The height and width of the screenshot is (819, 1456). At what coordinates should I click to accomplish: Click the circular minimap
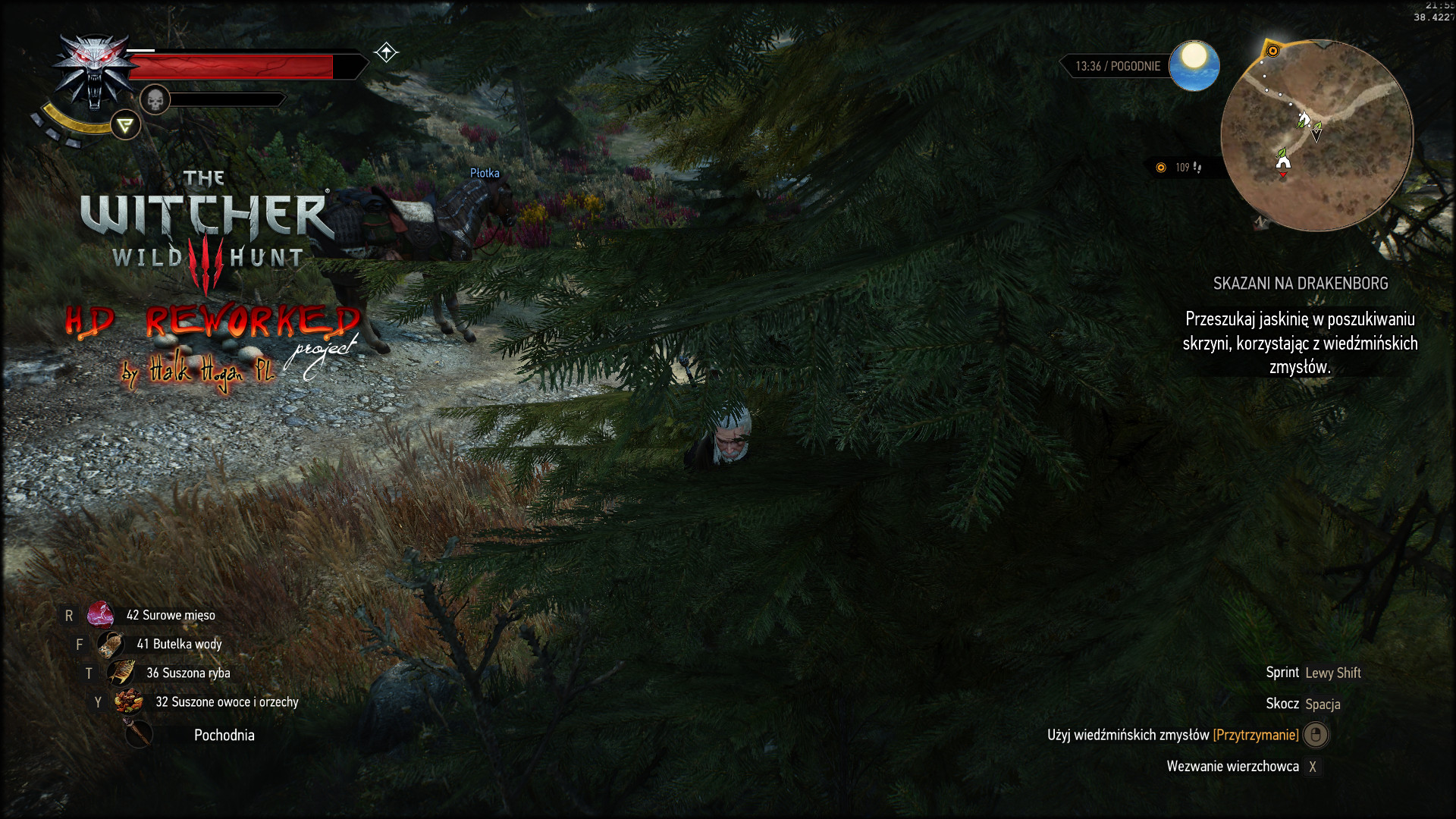(x=1316, y=136)
